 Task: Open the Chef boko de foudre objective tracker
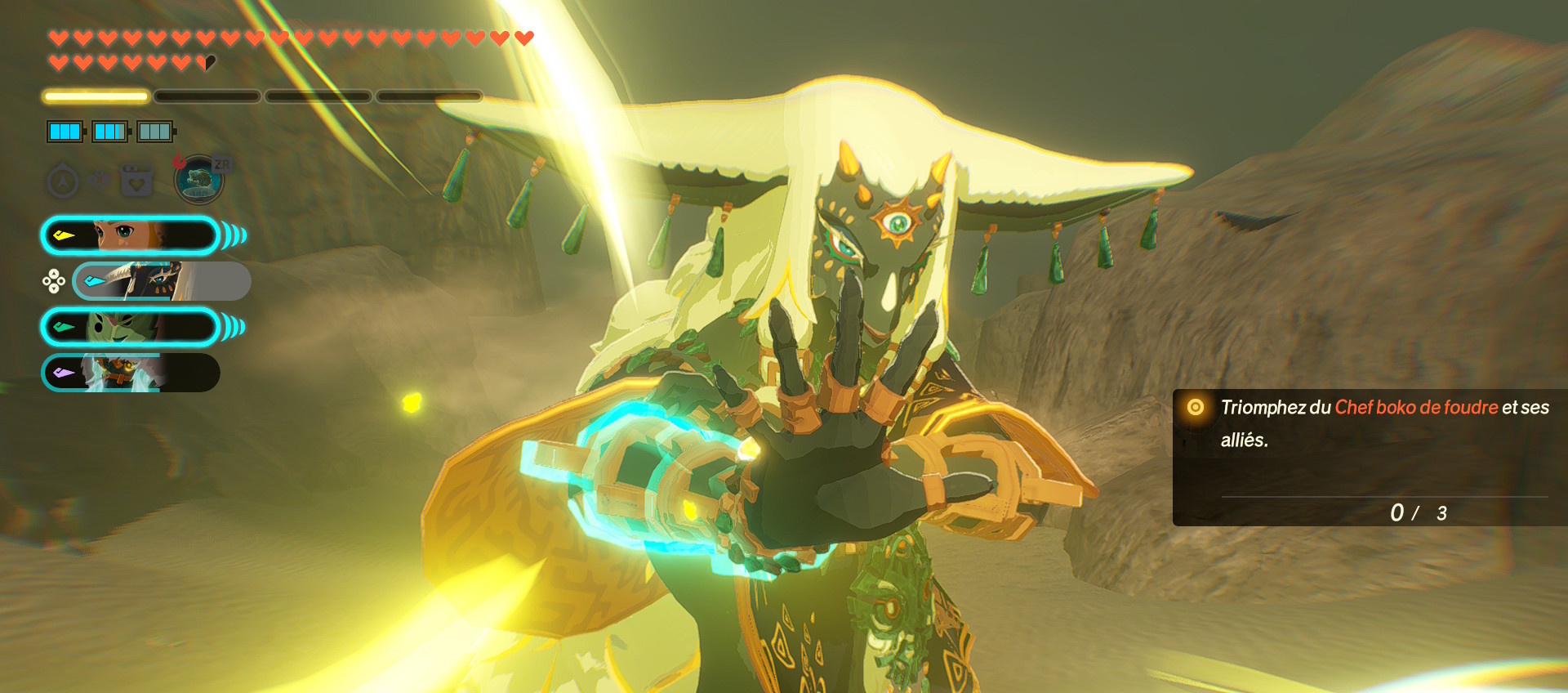coord(1369,456)
